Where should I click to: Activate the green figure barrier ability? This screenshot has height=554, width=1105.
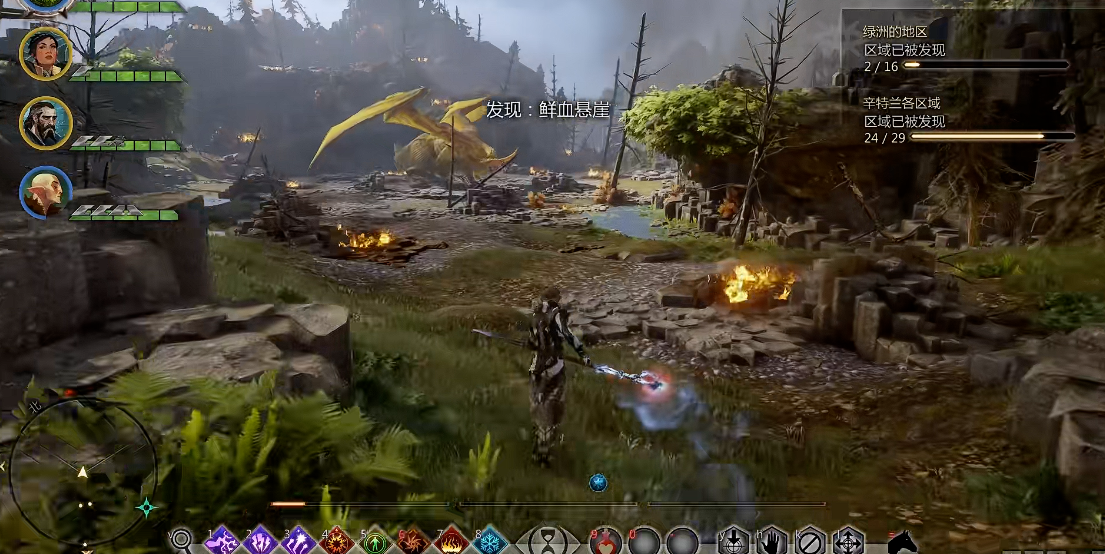tap(375, 541)
